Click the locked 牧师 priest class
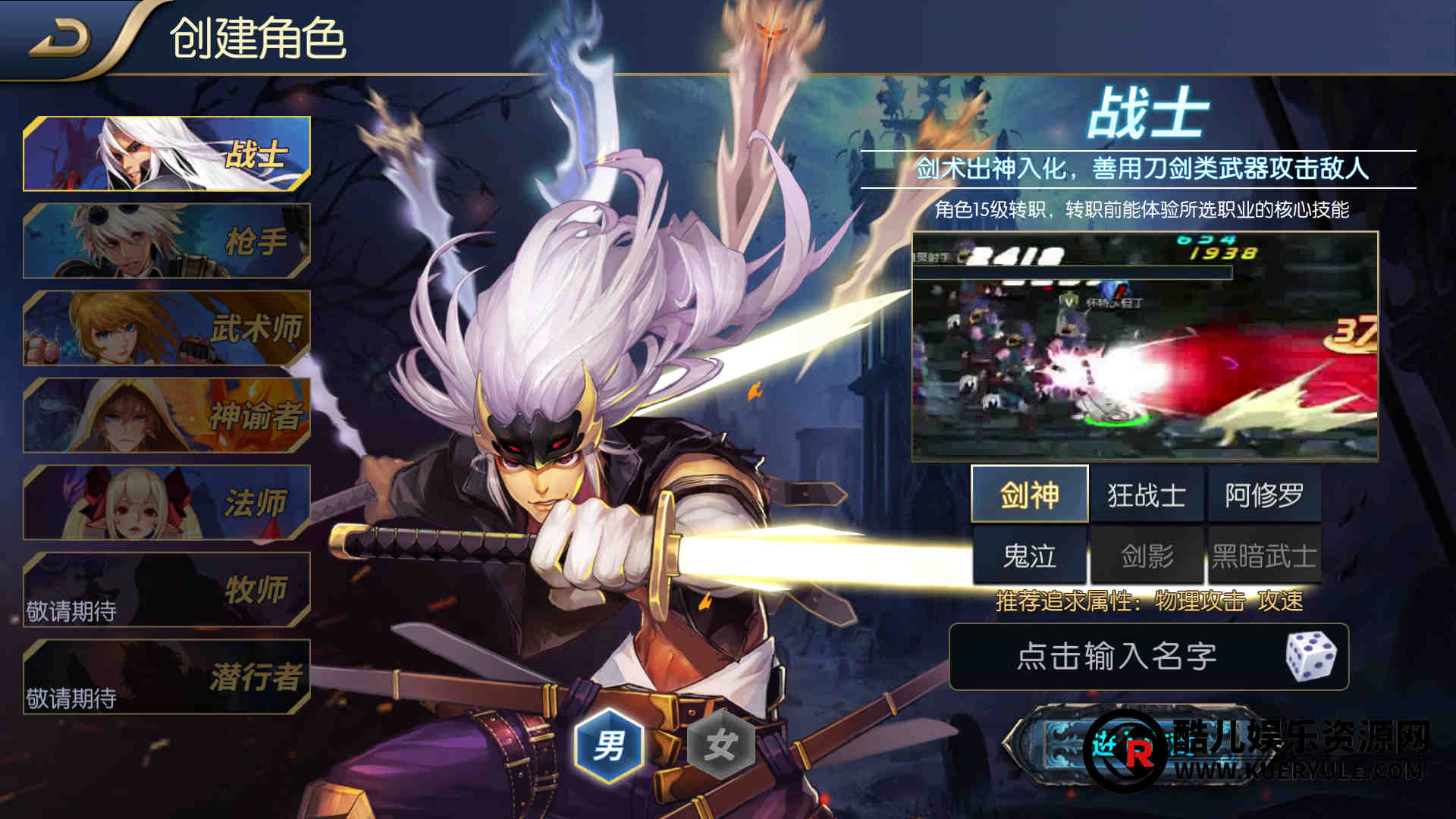 pyautogui.click(x=167, y=590)
